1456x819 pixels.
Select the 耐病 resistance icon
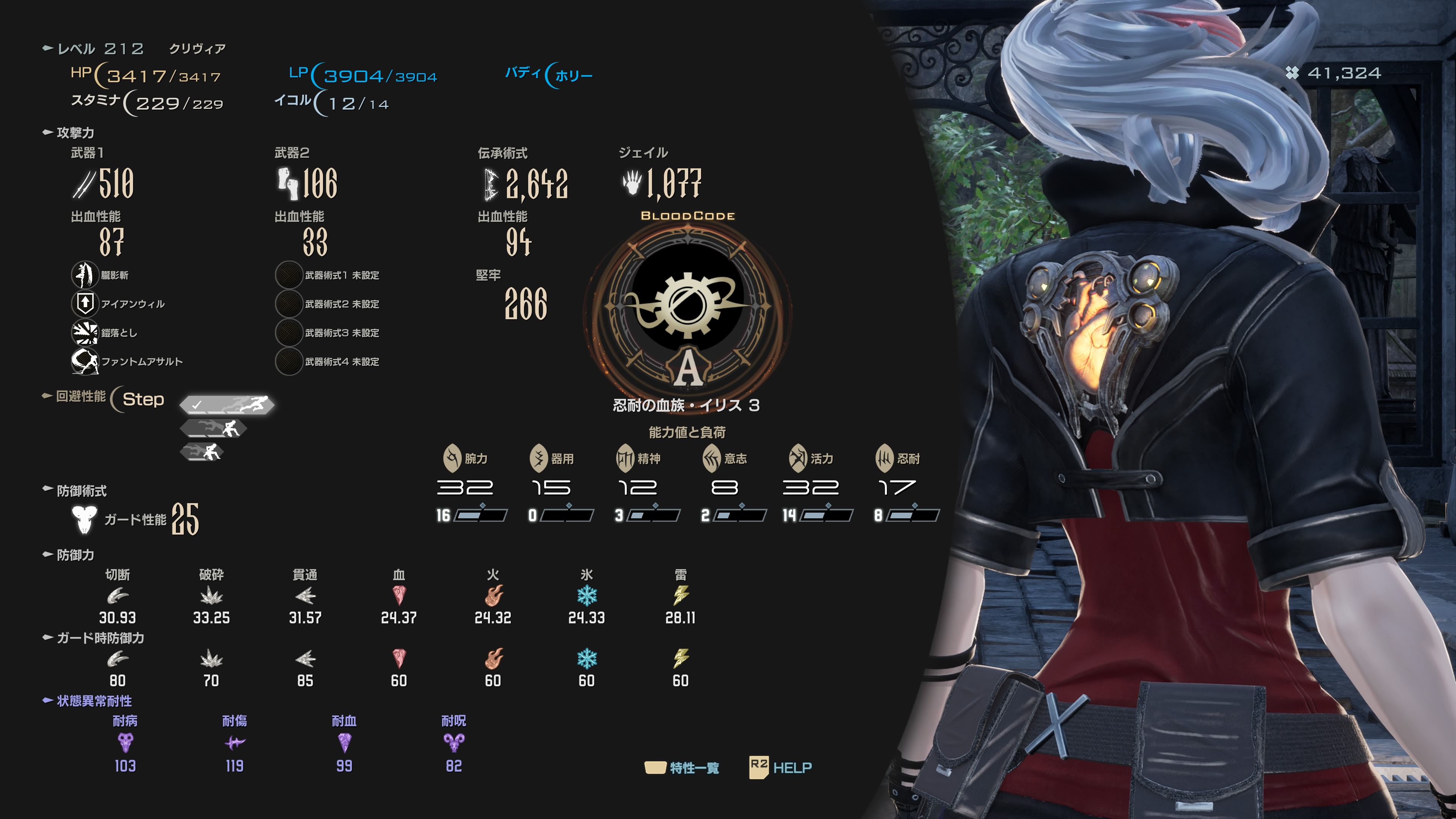coord(125,742)
